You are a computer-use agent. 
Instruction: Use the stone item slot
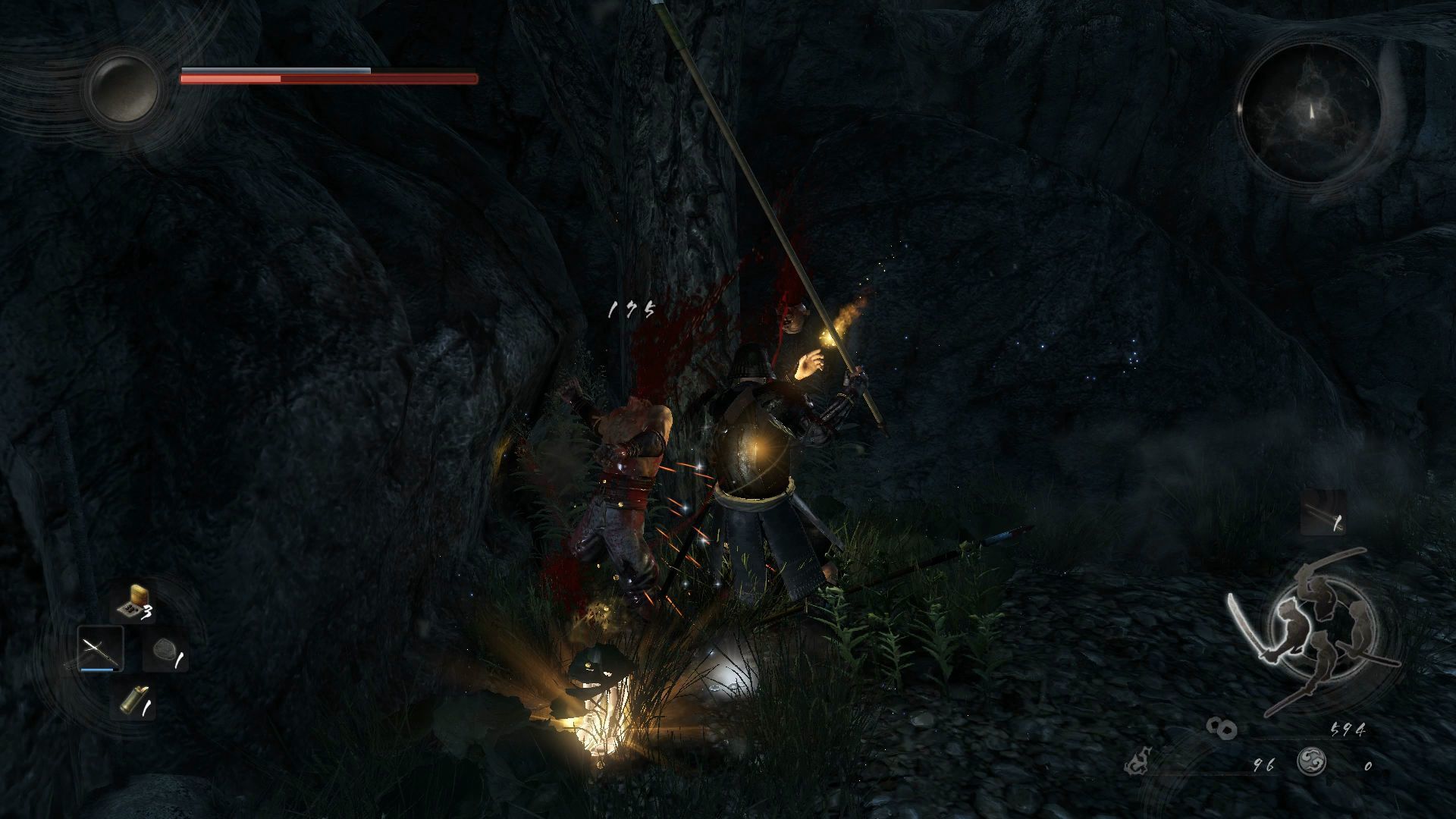[x=165, y=652]
